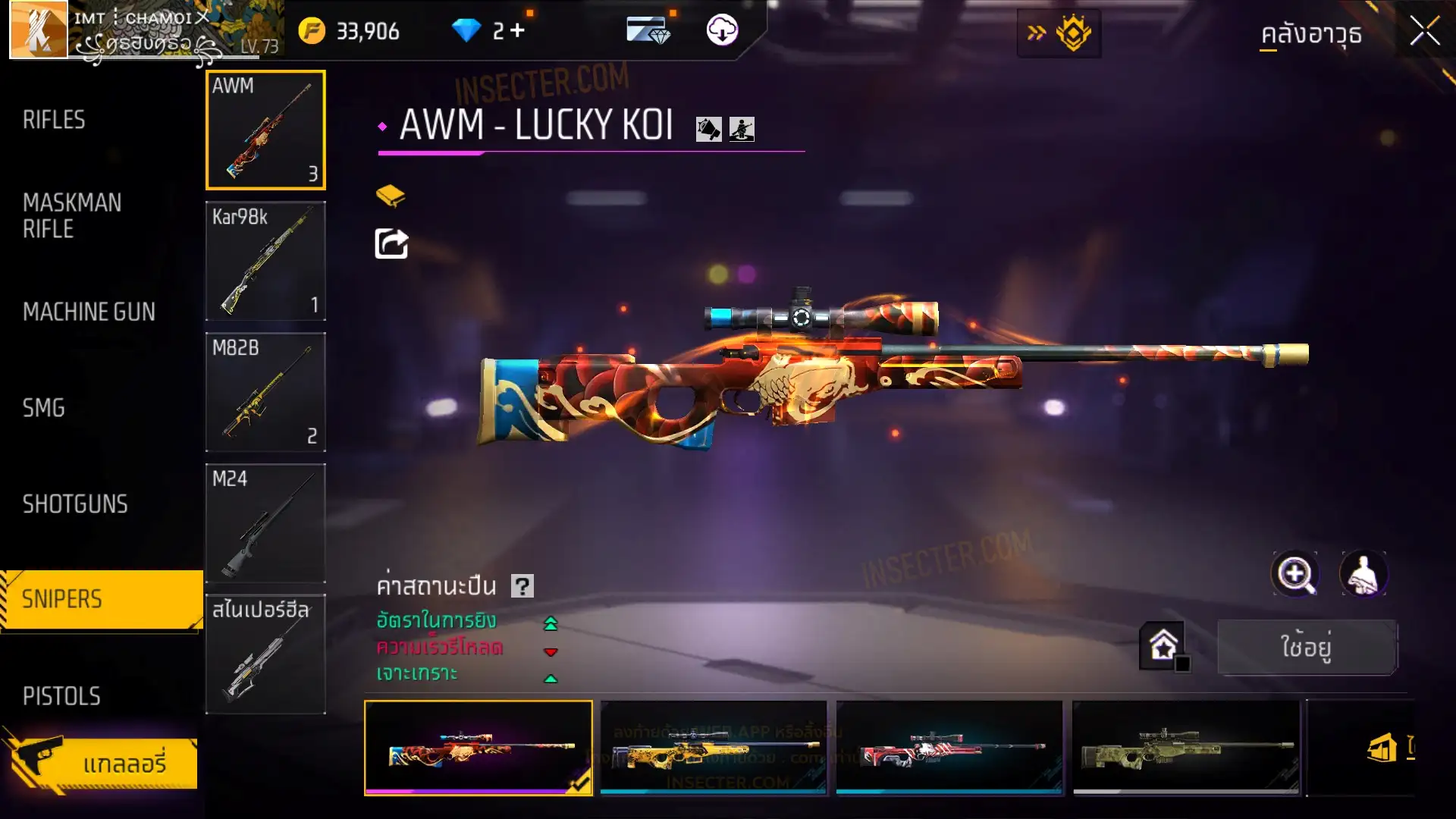
Task: Select the MACHINE GUN category
Action: tap(89, 312)
